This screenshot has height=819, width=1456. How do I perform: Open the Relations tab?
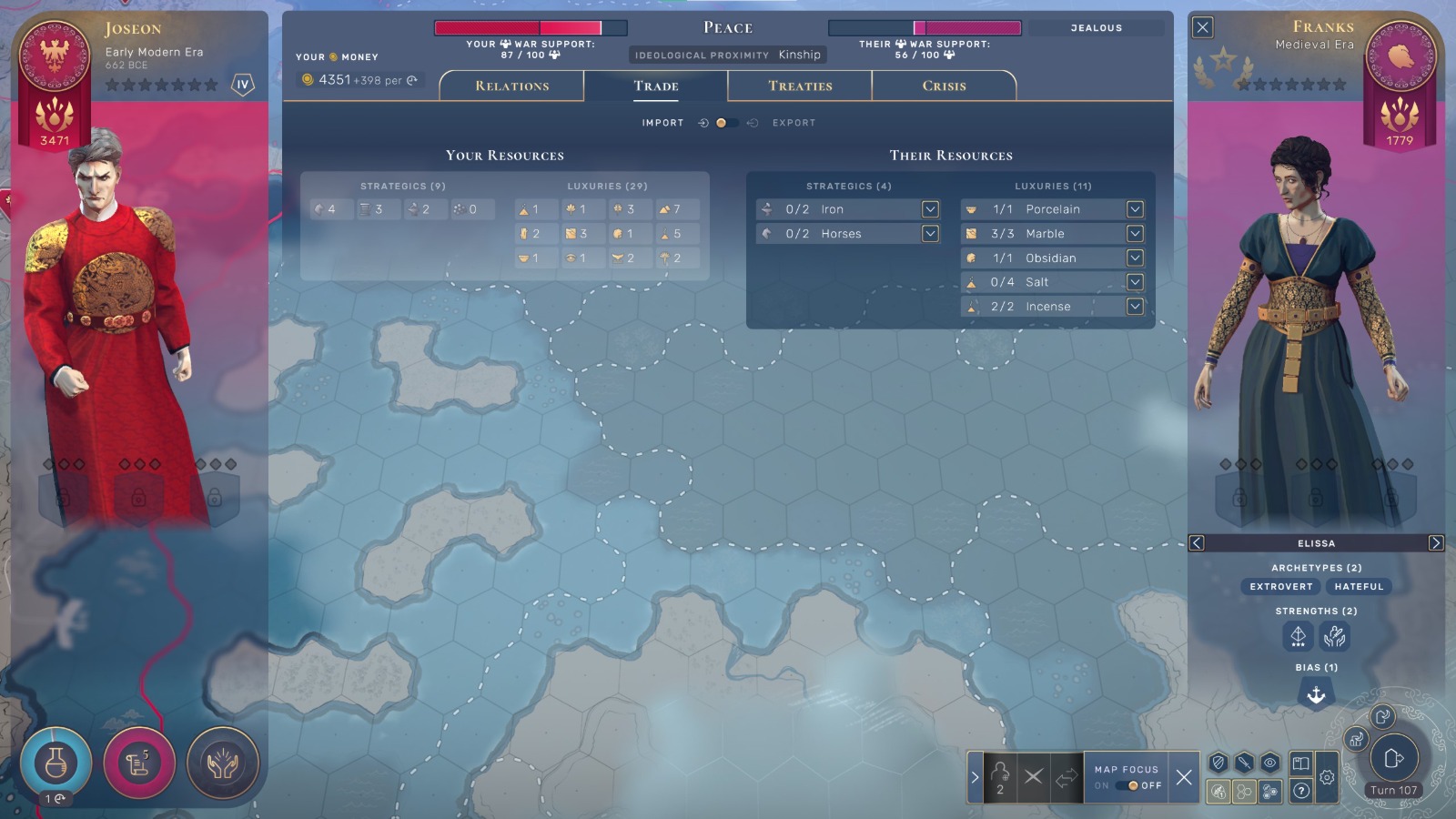coord(511,85)
